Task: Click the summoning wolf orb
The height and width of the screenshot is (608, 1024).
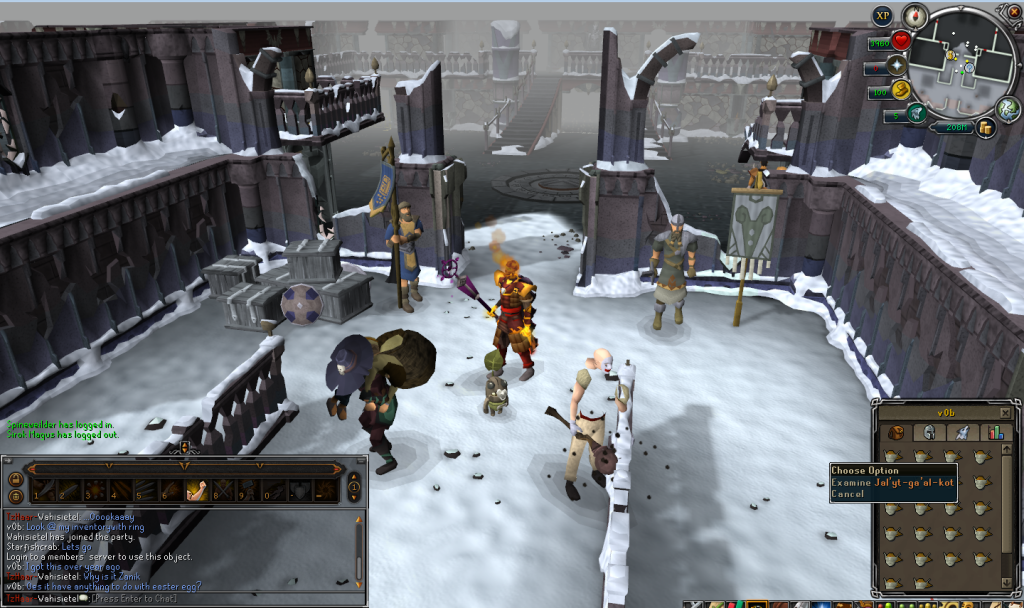Action: (x=918, y=115)
